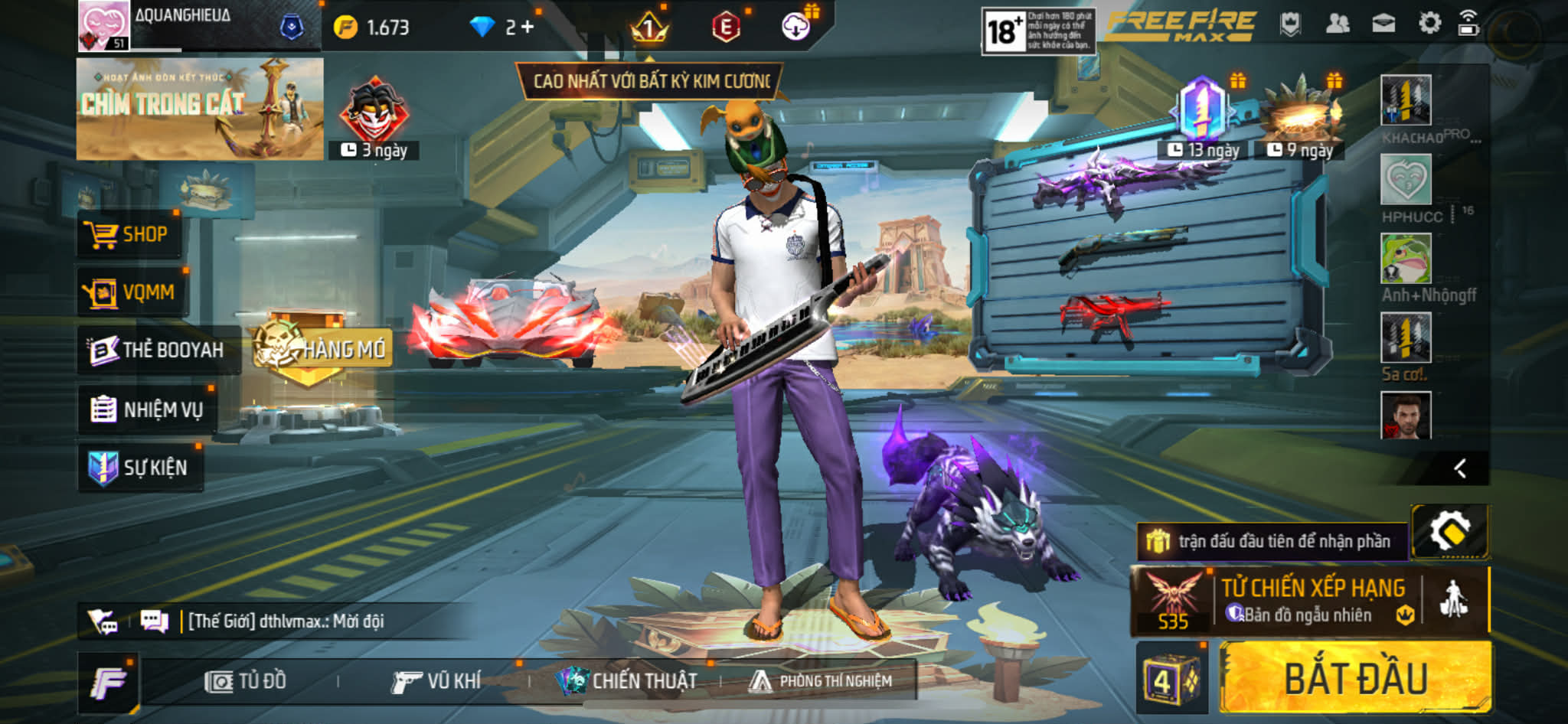Switch to the VŨ KHÍ weapons tab
1568x724 pixels.
436,681
